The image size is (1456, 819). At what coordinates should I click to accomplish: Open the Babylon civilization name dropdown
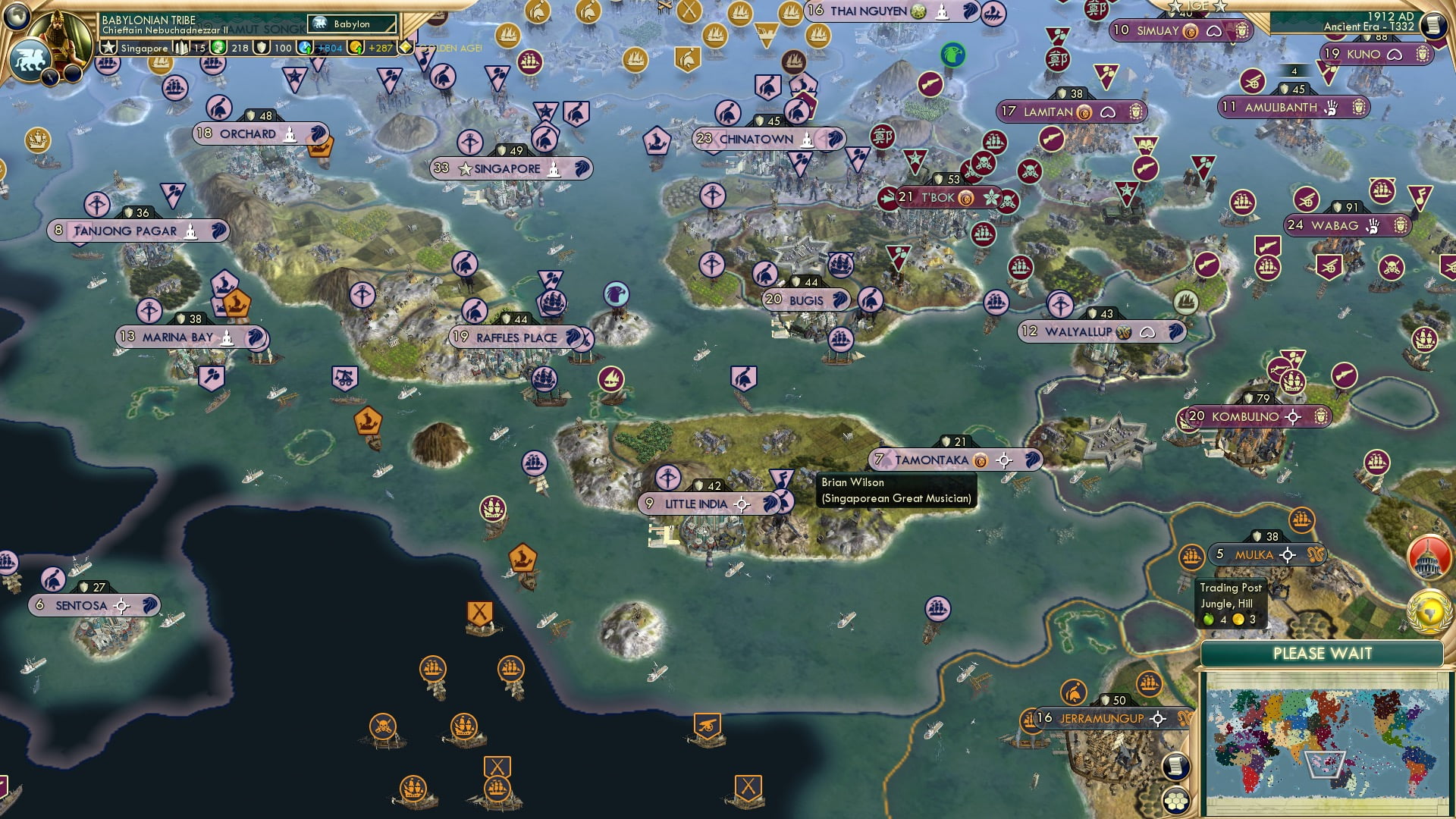[351, 24]
